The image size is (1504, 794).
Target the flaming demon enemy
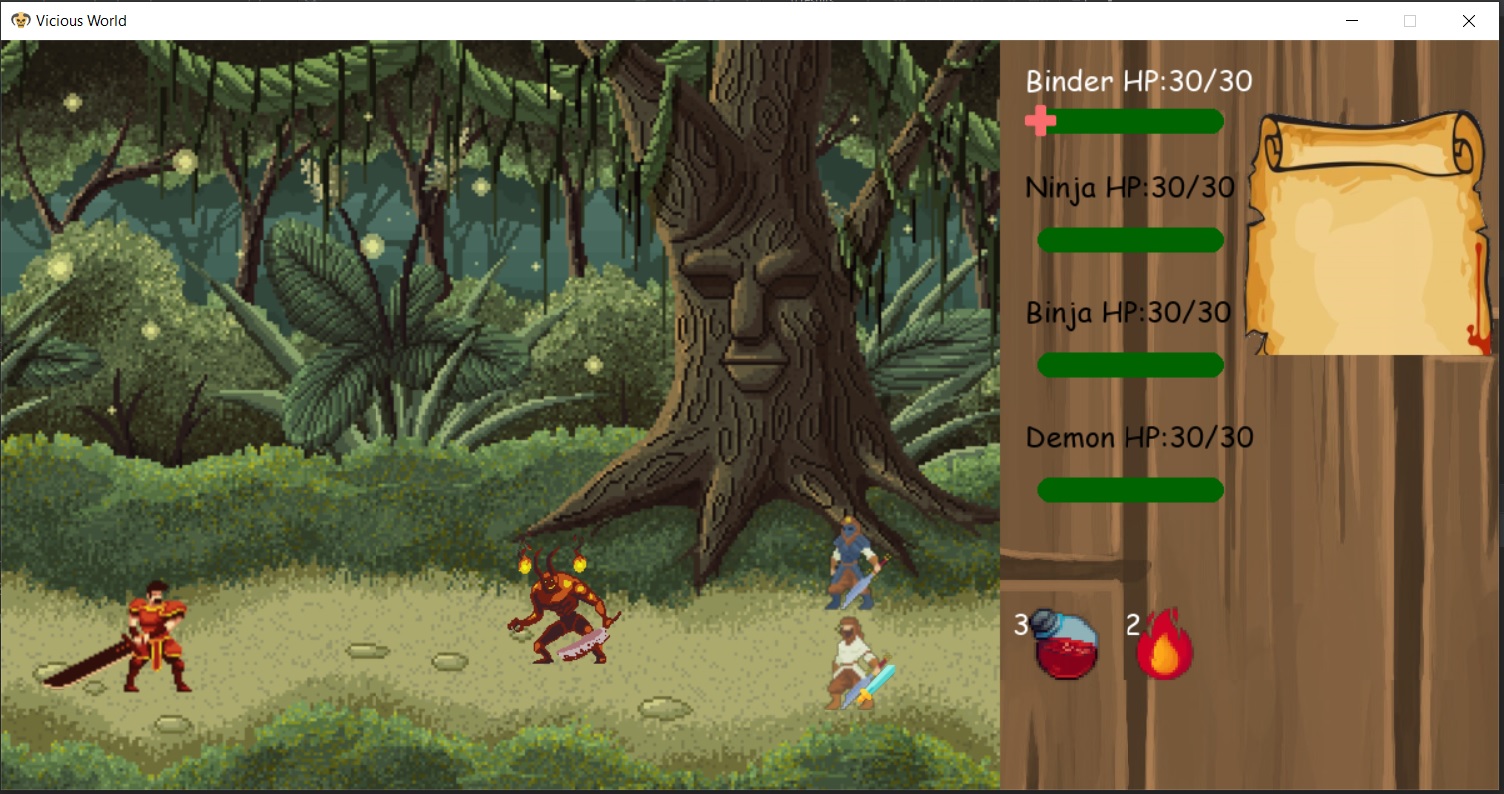(x=565, y=610)
